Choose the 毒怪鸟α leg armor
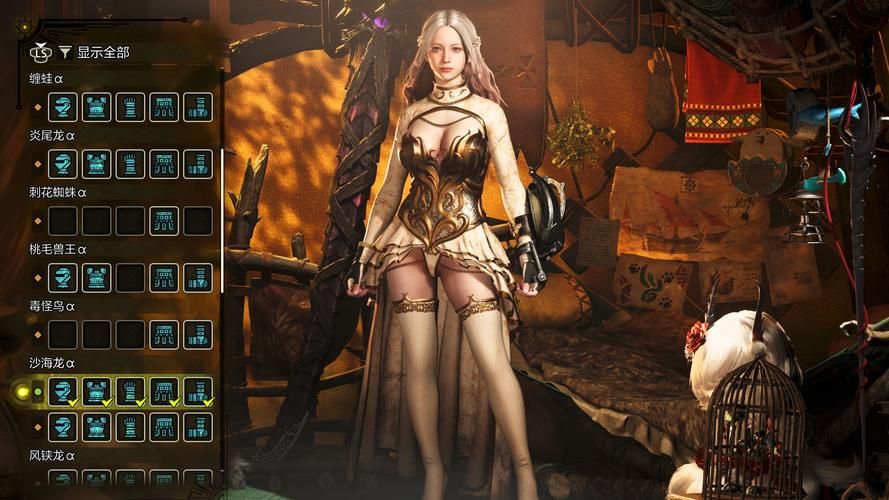The height and width of the screenshot is (500, 889). 198,335
